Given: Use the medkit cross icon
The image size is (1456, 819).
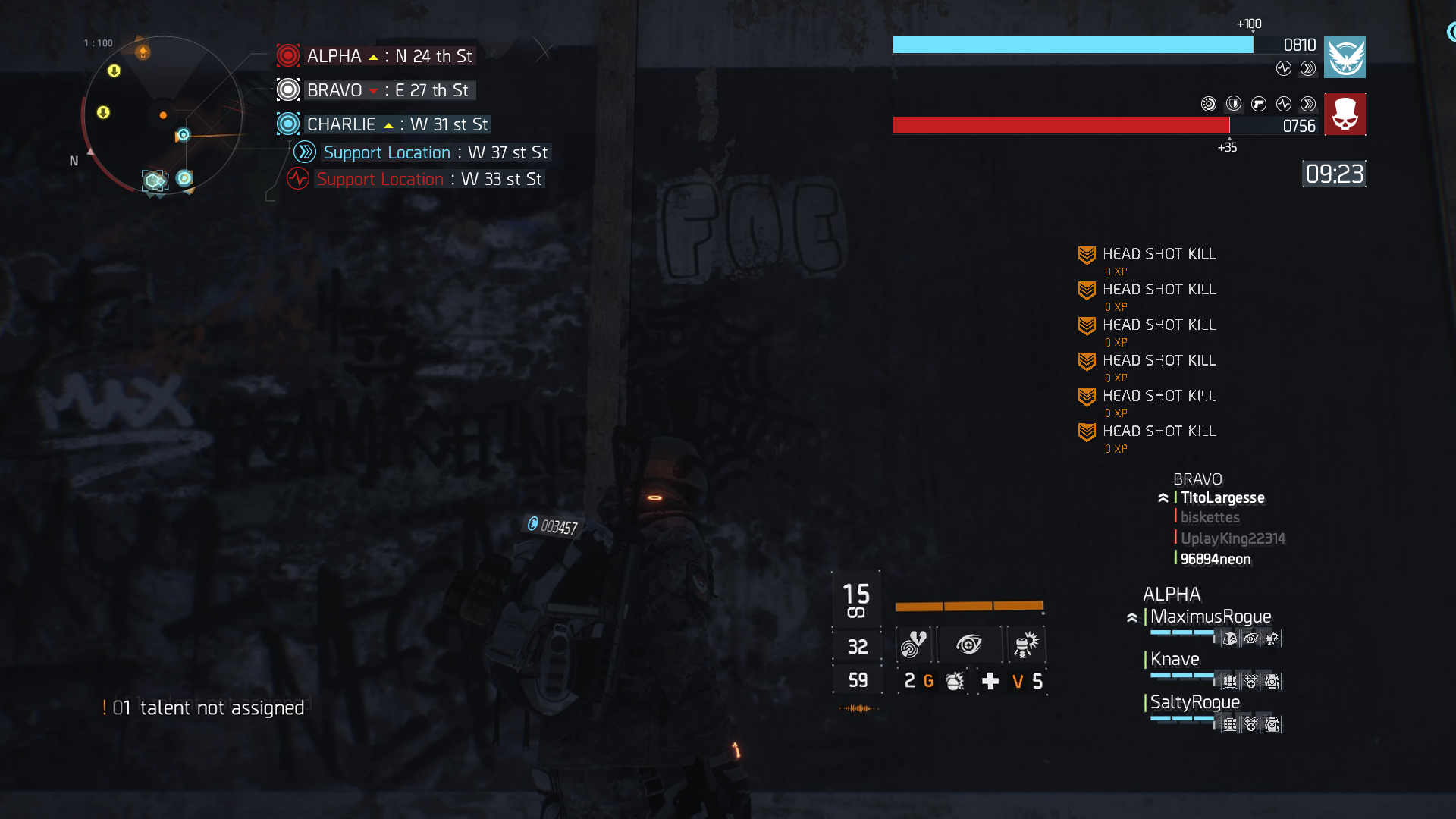Looking at the screenshot, I should pos(990,681).
